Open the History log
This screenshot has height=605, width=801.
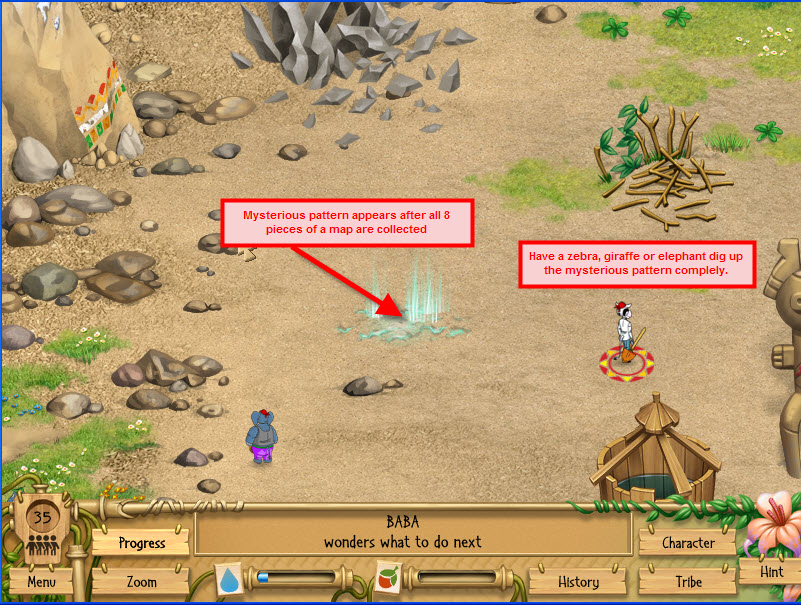[x=578, y=581]
